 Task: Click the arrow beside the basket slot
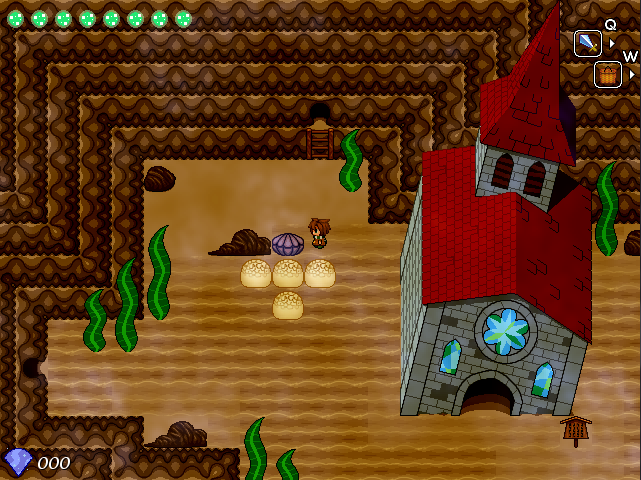(x=632, y=74)
